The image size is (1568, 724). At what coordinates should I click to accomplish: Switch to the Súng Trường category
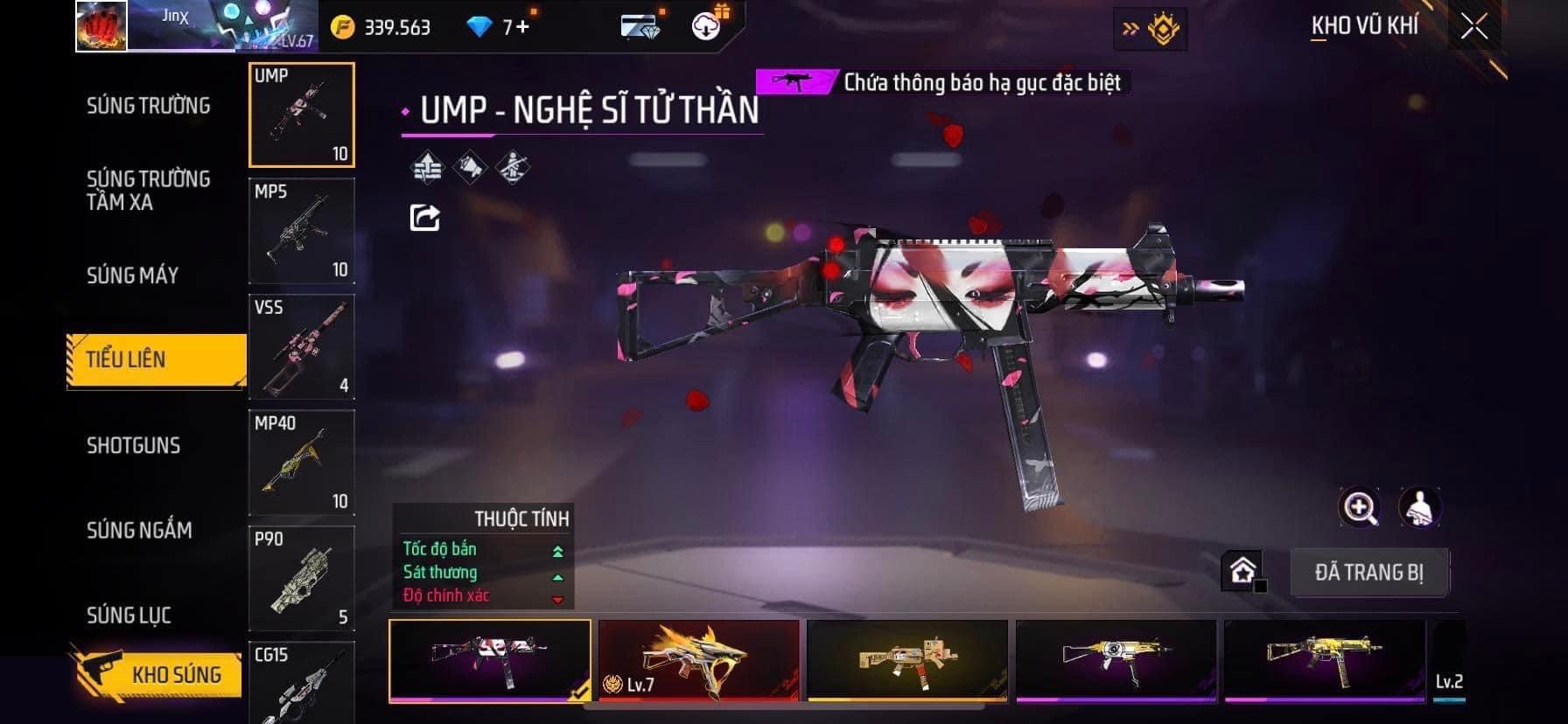[x=148, y=106]
